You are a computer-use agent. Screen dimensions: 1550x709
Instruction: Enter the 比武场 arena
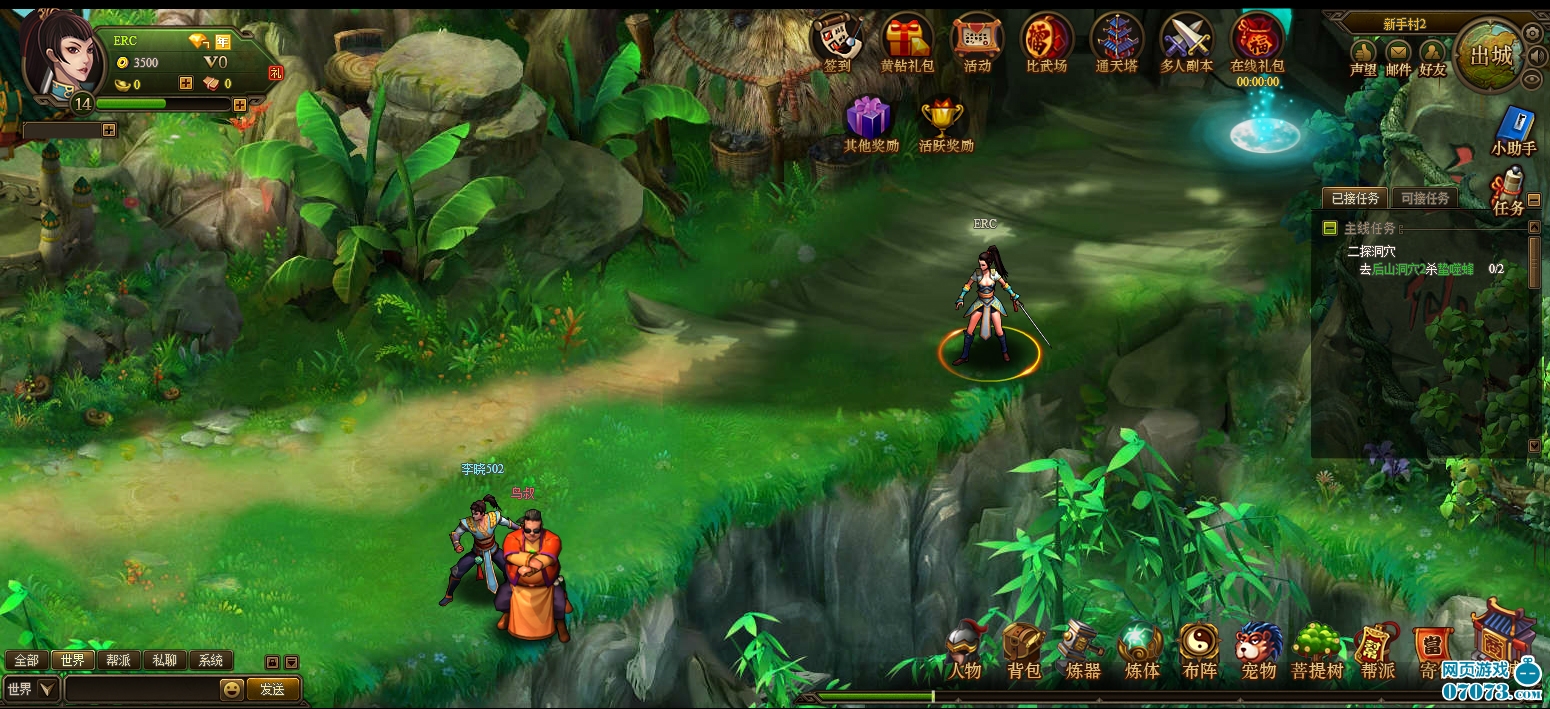pos(1046,40)
